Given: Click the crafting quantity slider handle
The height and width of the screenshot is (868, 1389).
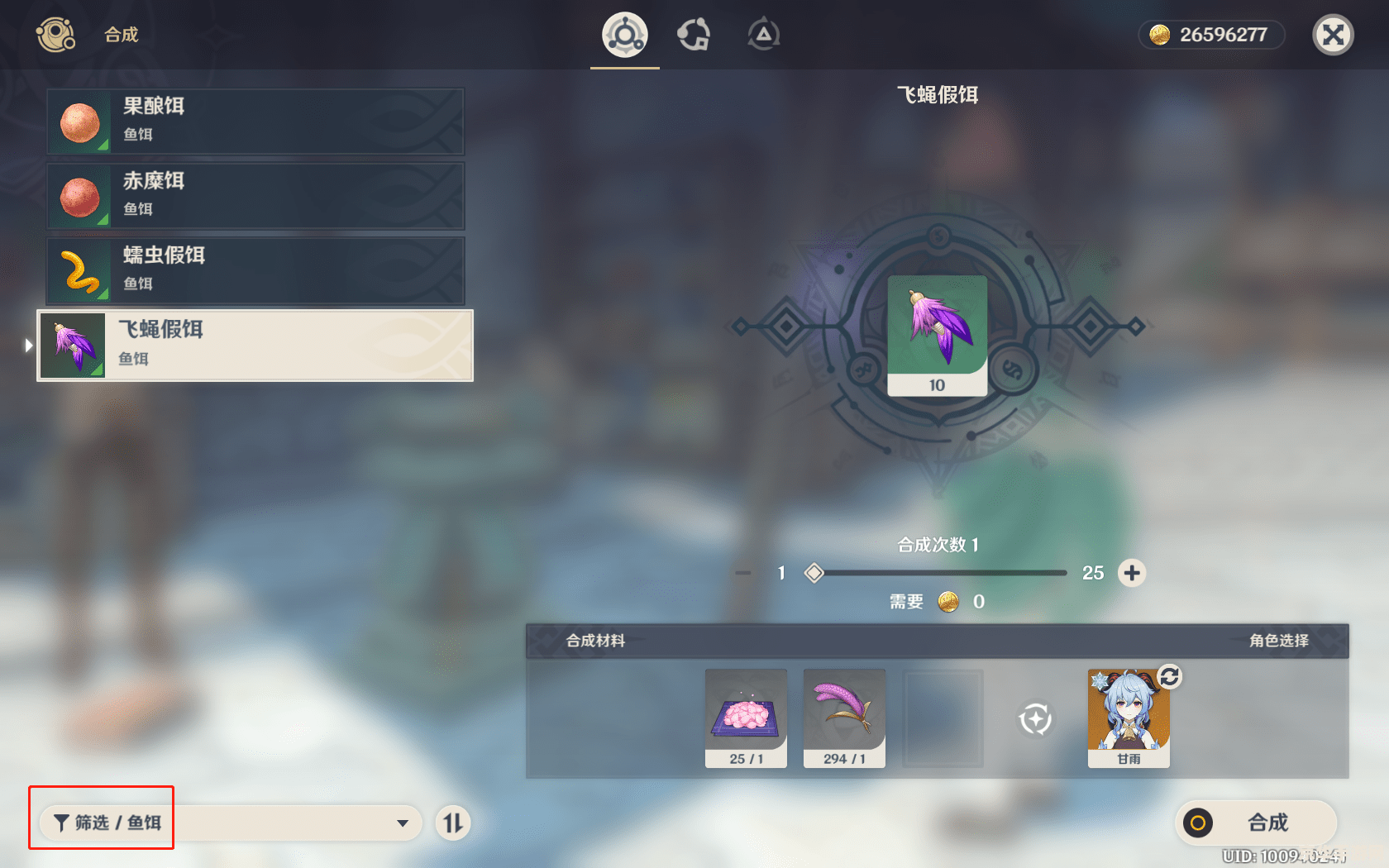Looking at the screenshot, I should [814, 573].
